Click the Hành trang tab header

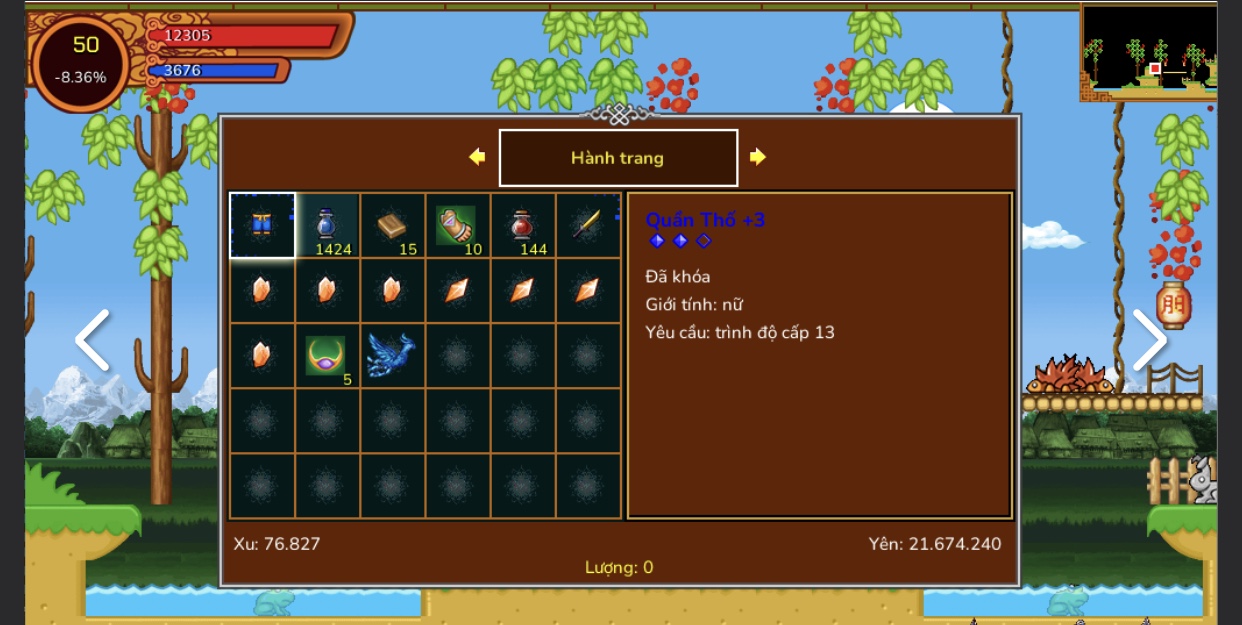click(618, 158)
